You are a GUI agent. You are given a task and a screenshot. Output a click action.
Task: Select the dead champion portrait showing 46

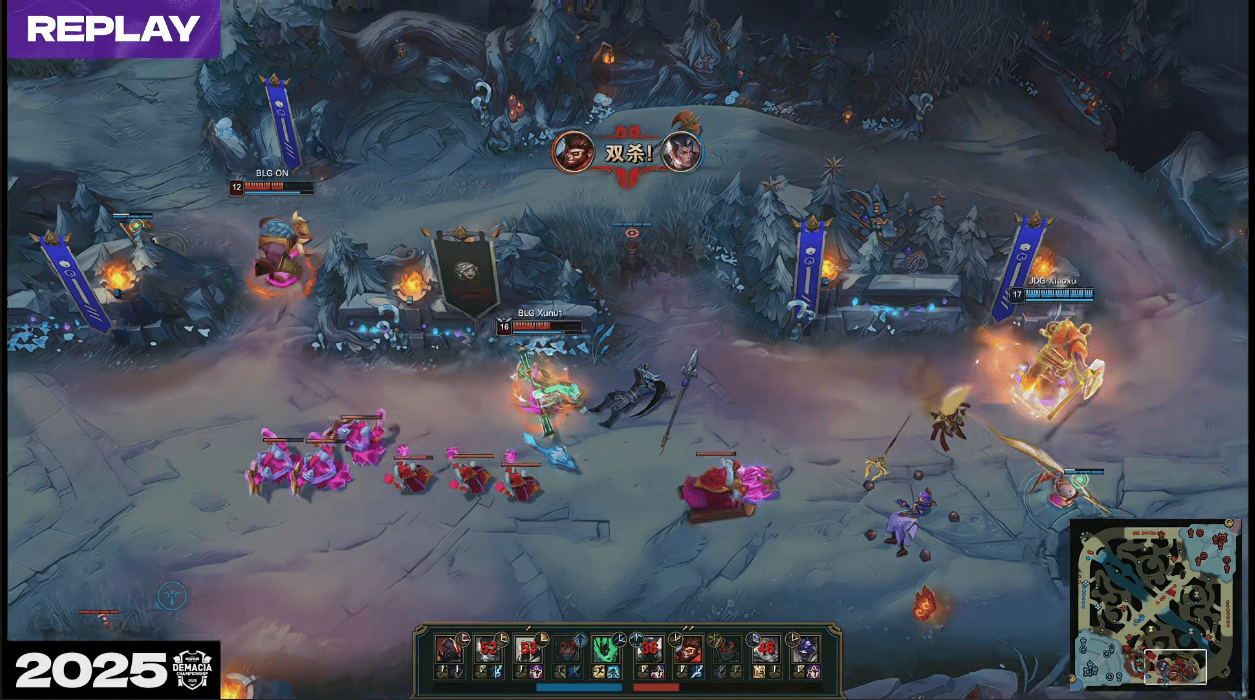tap(765, 648)
